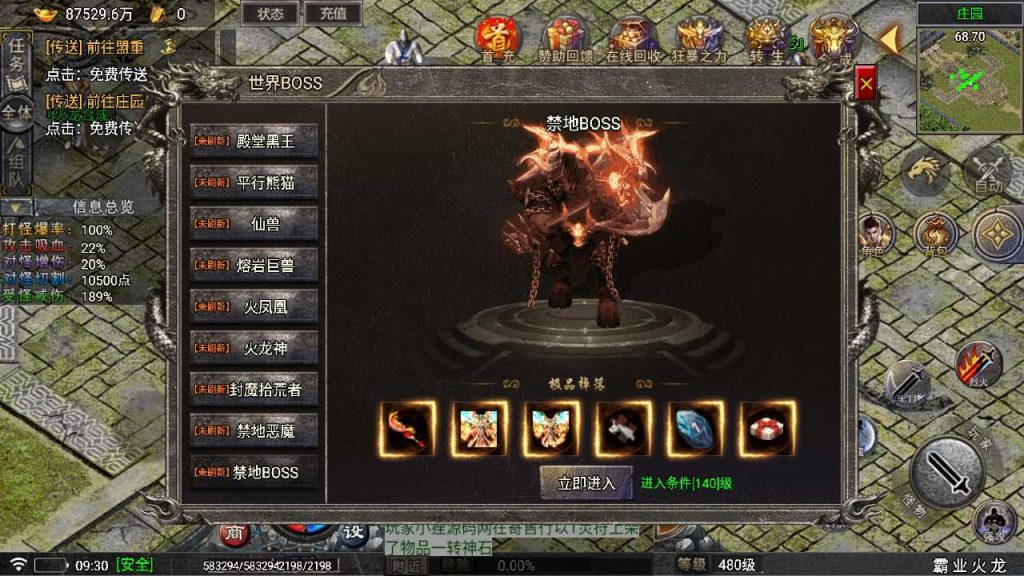
Task: Inspect the blue crystal drop item
Action: [696, 429]
